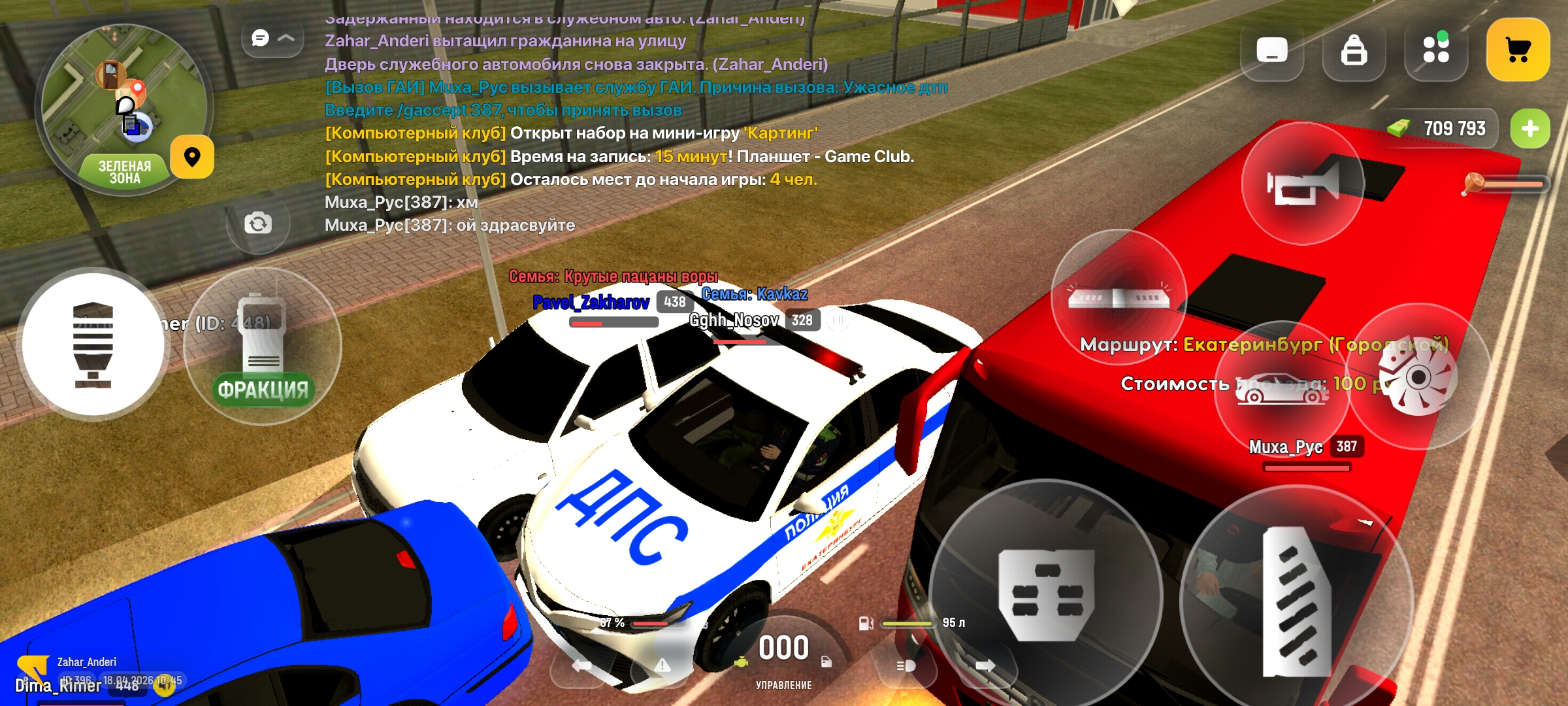Viewport: 1568px width, 706px height.
Task: Open the yellow shopping cart store
Action: [x=1518, y=50]
